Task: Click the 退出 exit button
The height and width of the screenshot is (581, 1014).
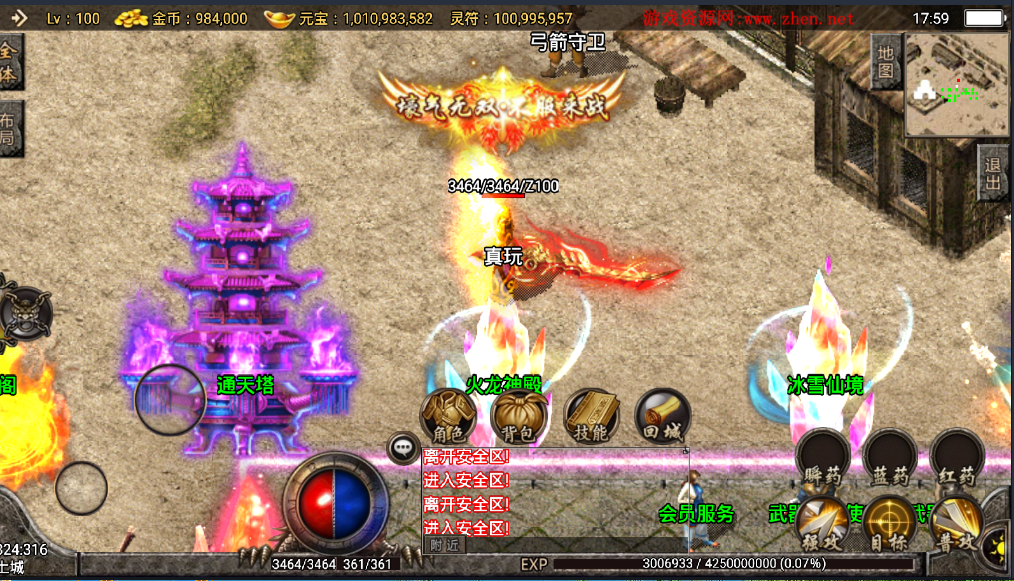Action: 994,174
